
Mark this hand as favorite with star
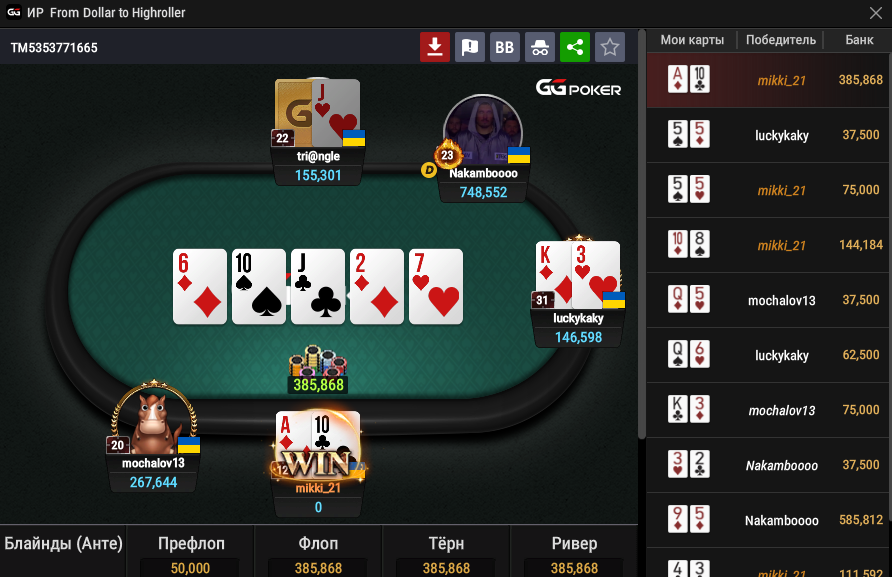point(609,46)
